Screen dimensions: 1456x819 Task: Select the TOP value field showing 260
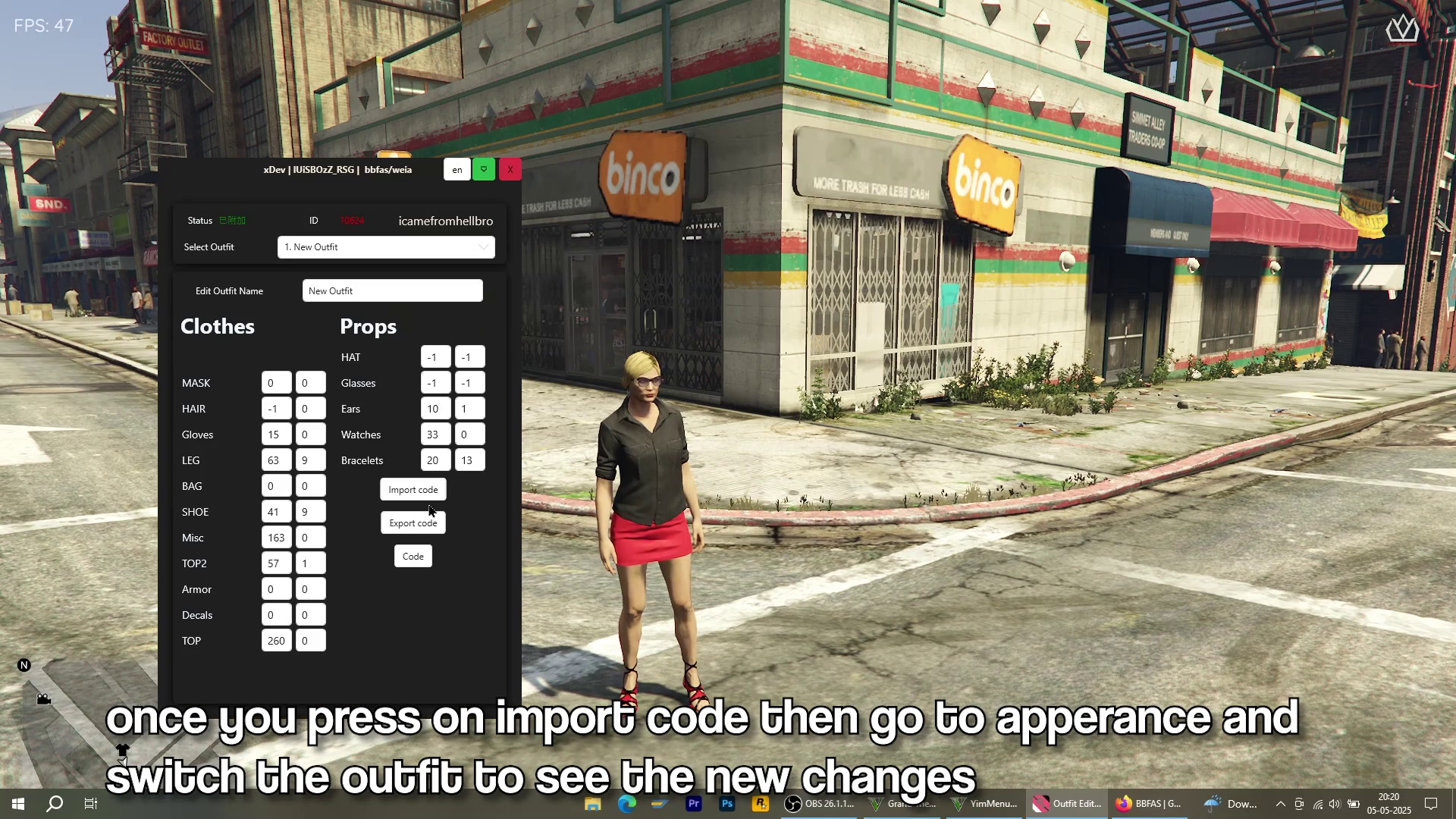pos(276,641)
